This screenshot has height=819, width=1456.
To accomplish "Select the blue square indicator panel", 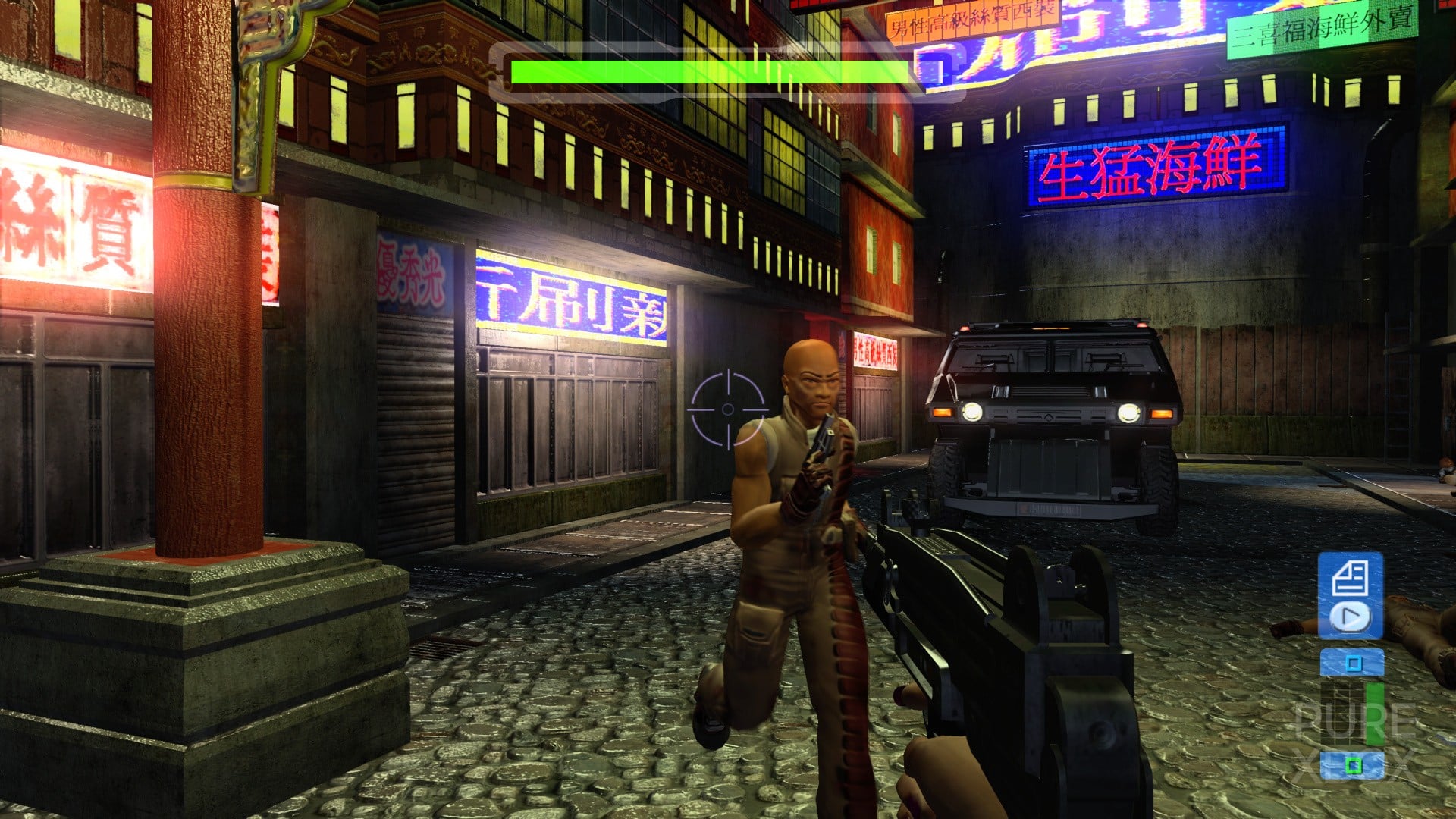I will [x=1352, y=664].
